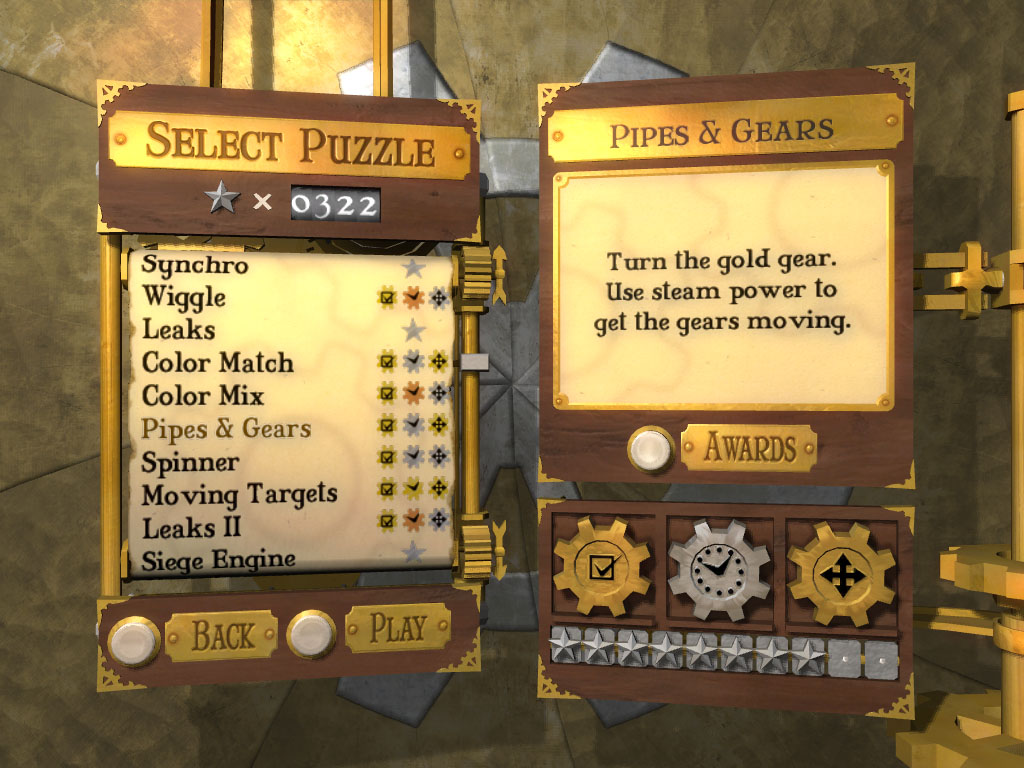This screenshot has width=1024, height=768.
Task: Select the Color Mix puzzle
Action: (203, 395)
